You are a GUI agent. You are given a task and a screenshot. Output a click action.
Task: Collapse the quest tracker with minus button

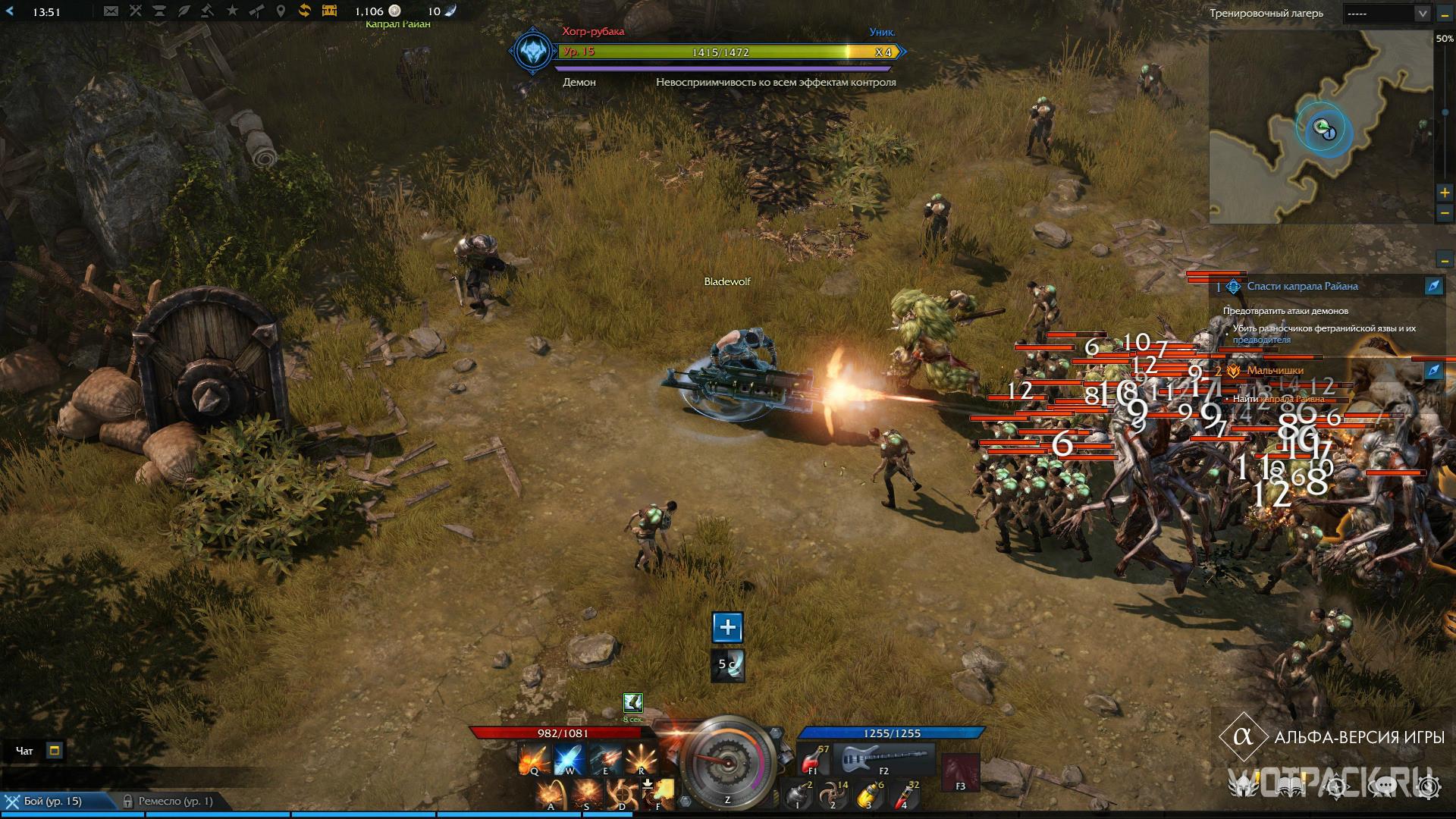click(x=1445, y=260)
